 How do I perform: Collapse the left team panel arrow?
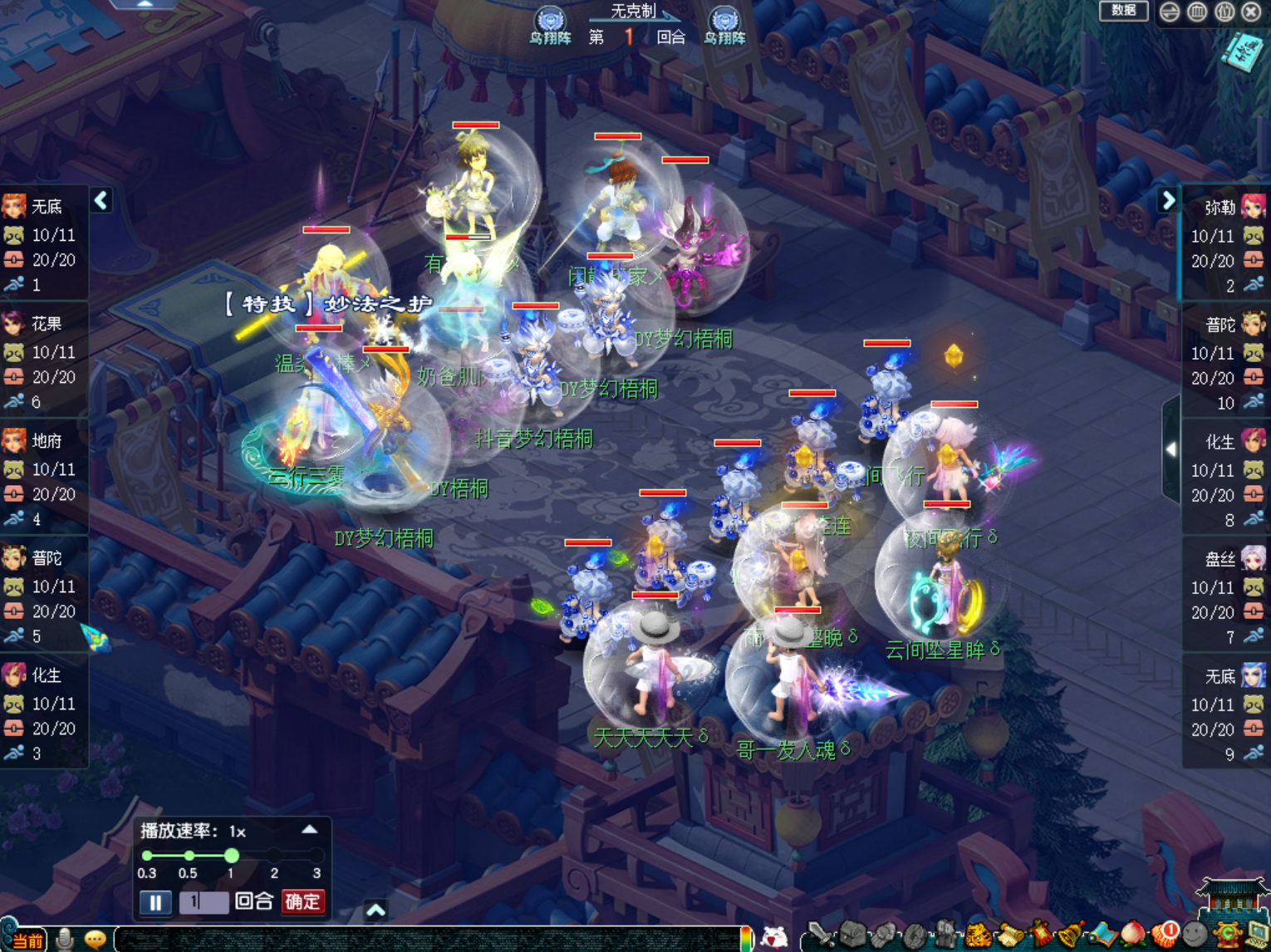[101, 200]
